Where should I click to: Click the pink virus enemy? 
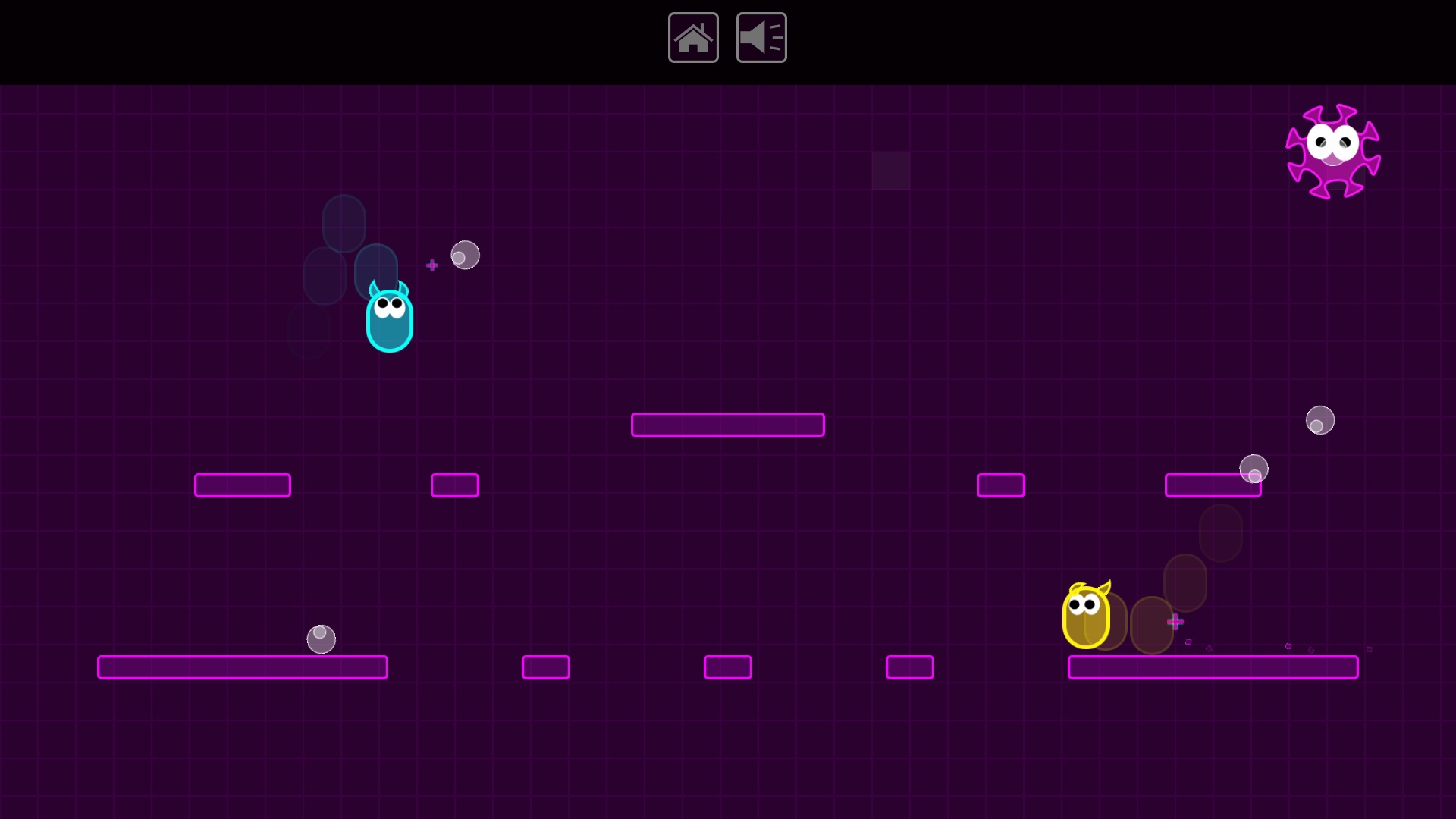coord(1334,150)
